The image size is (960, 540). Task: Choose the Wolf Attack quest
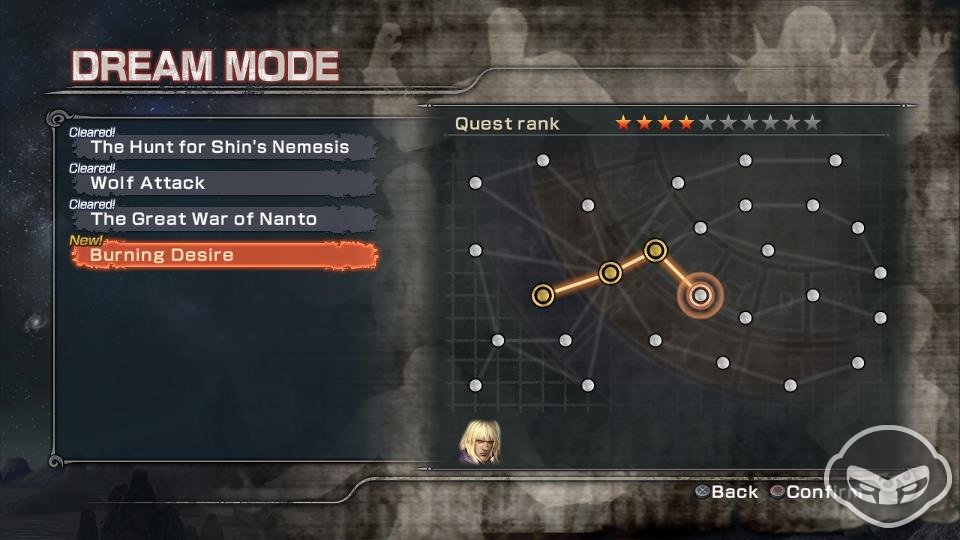pos(220,183)
